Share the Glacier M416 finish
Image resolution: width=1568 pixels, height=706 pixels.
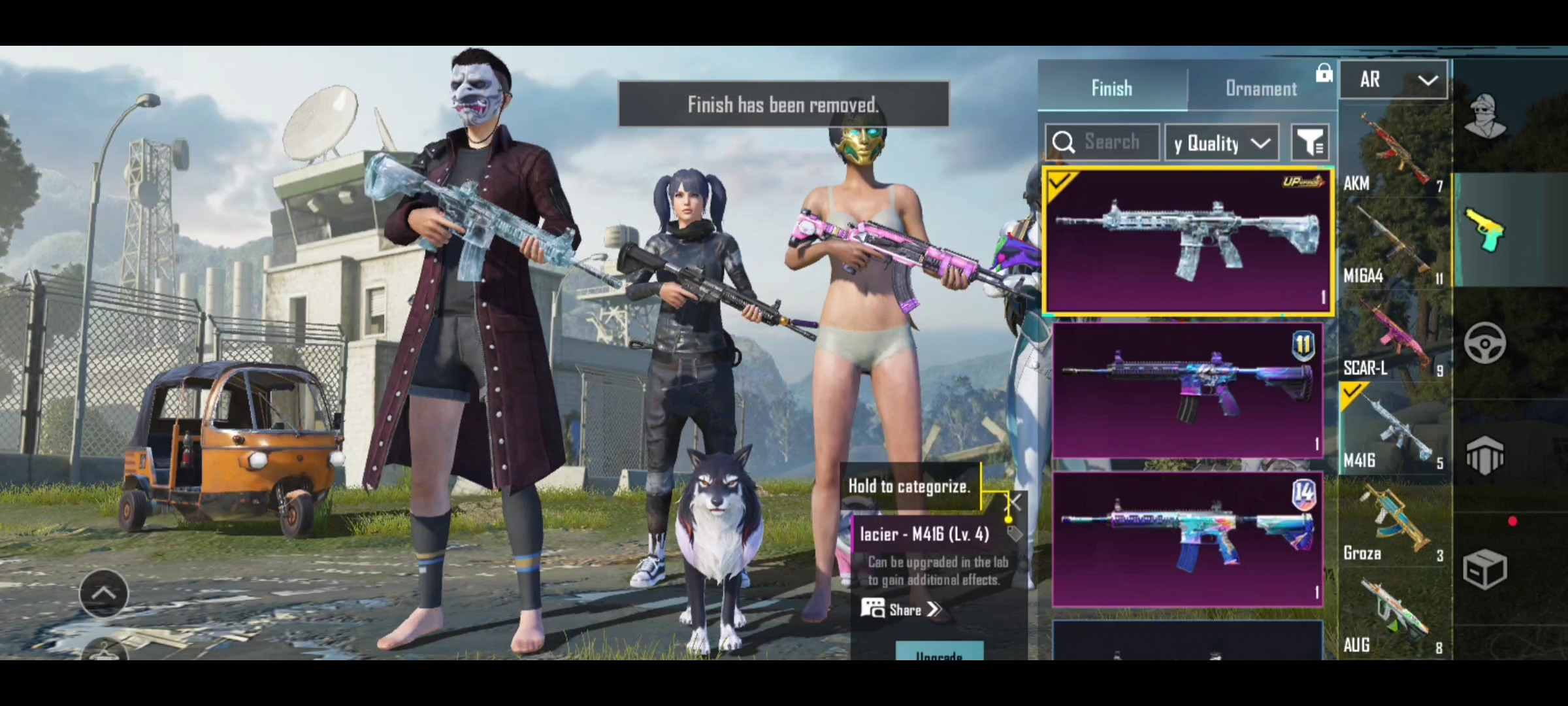point(902,610)
